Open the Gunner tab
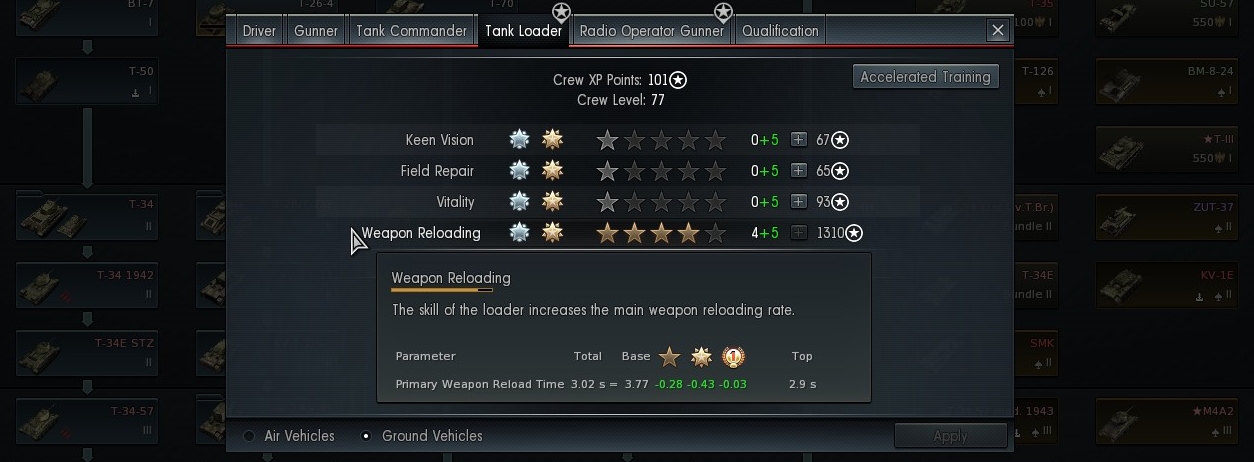1254x462 pixels. point(316,31)
